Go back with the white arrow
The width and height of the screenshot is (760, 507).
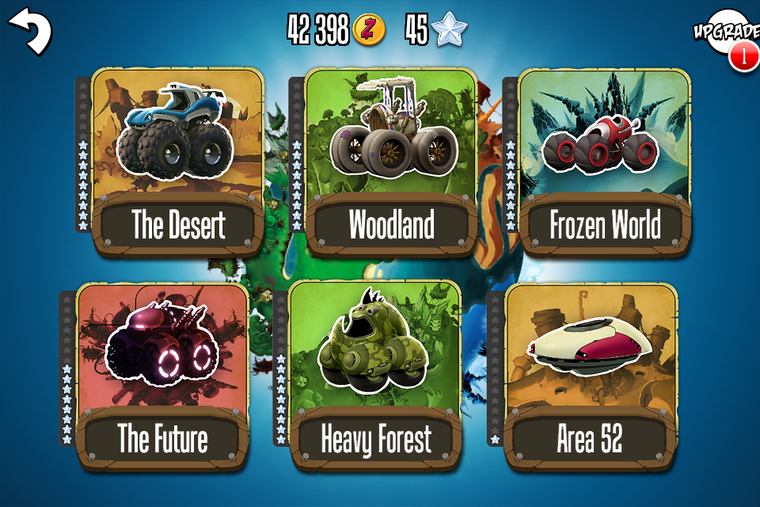click(30, 30)
